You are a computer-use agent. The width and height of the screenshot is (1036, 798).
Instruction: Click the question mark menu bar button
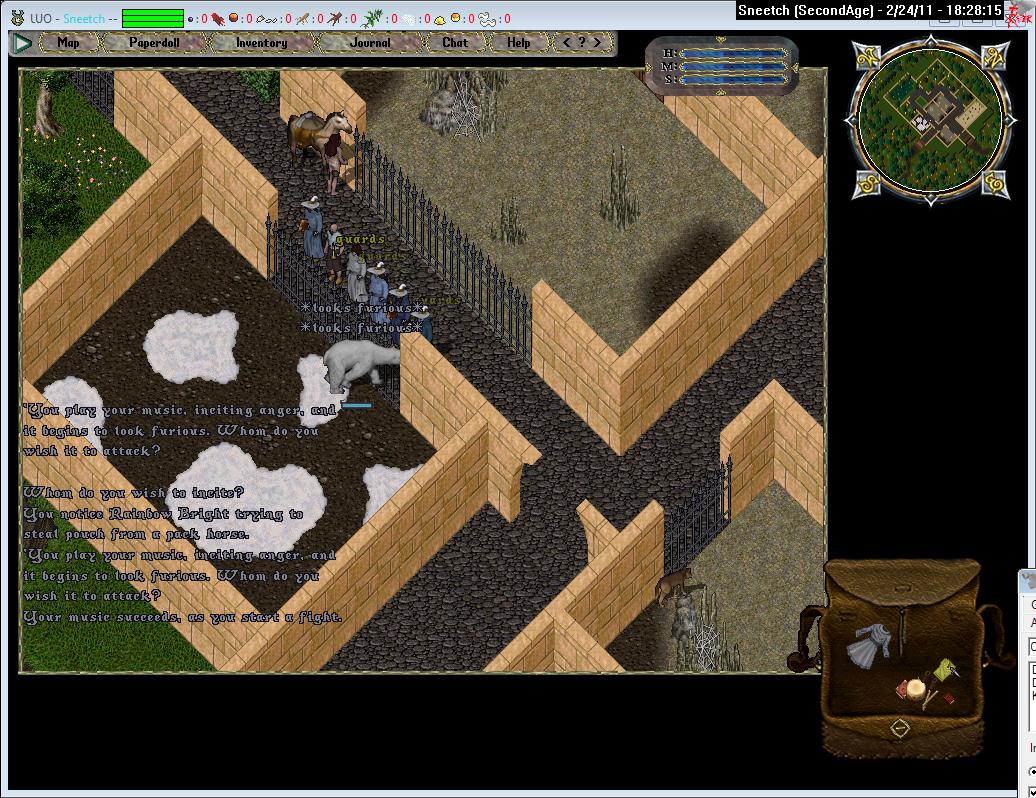point(582,43)
